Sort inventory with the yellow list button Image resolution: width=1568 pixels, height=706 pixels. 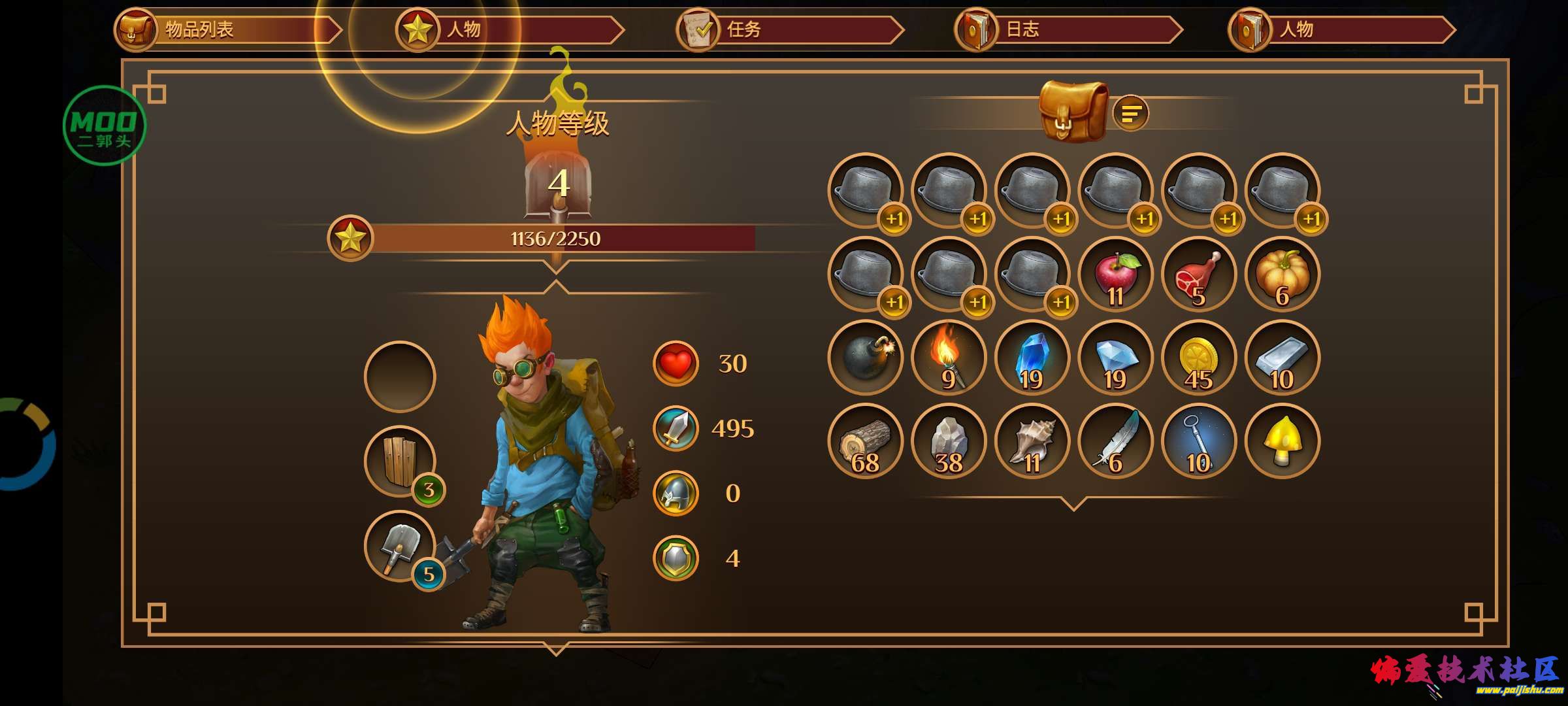coord(1130,114)
